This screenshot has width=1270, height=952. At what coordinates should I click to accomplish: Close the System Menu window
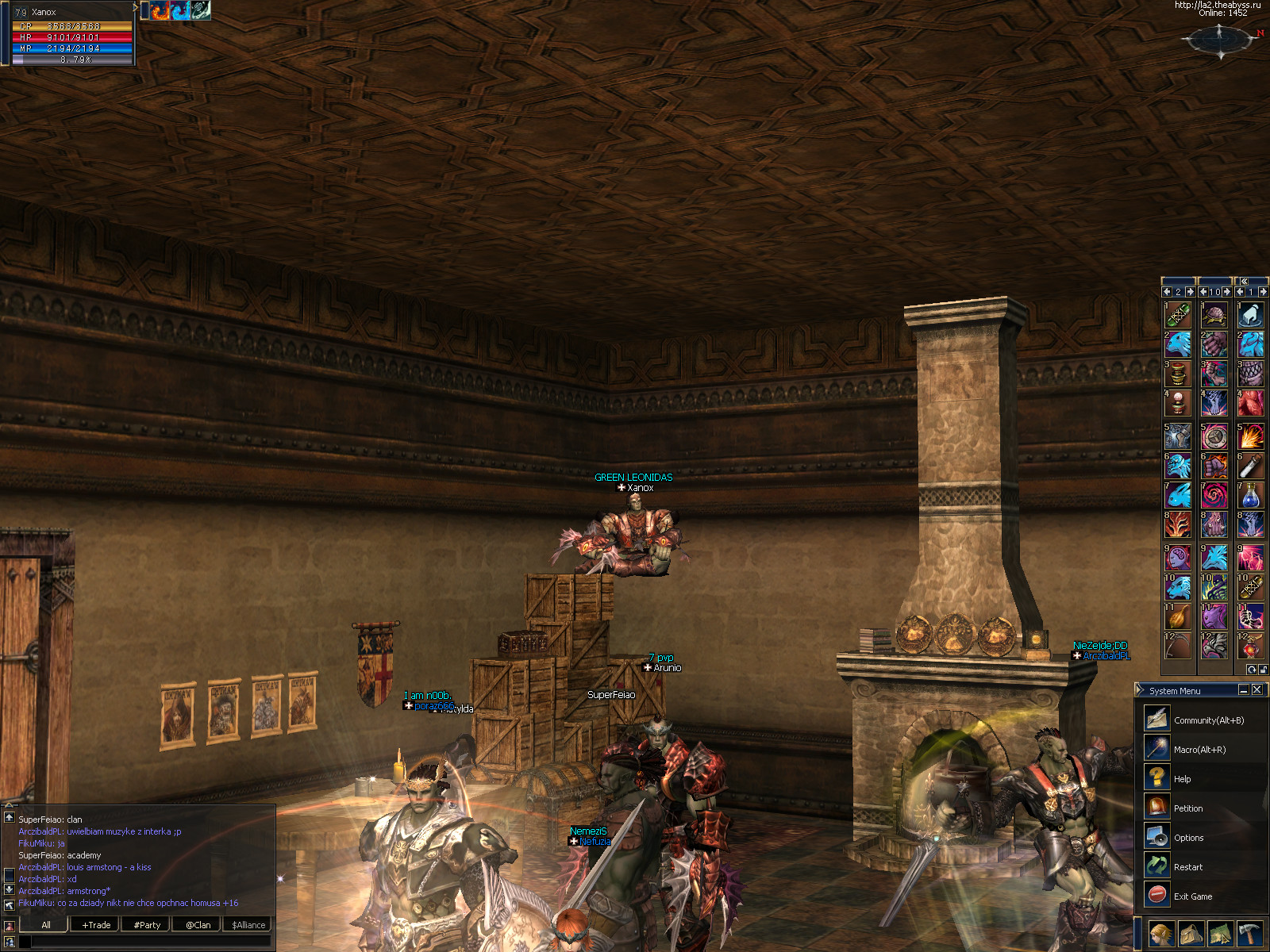click(1257, 690)
